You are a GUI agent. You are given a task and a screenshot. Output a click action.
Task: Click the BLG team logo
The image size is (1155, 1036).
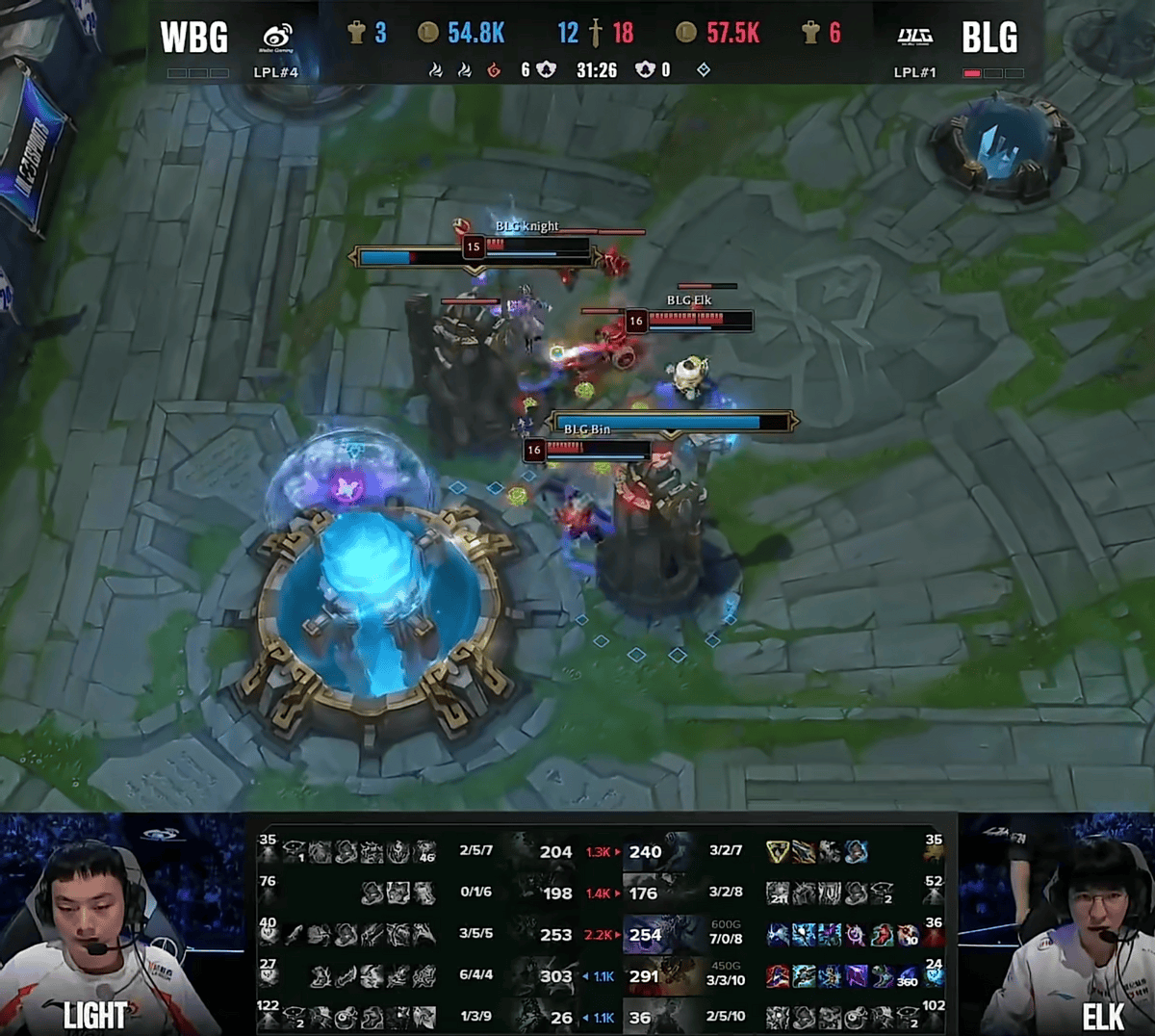[914, 37]
